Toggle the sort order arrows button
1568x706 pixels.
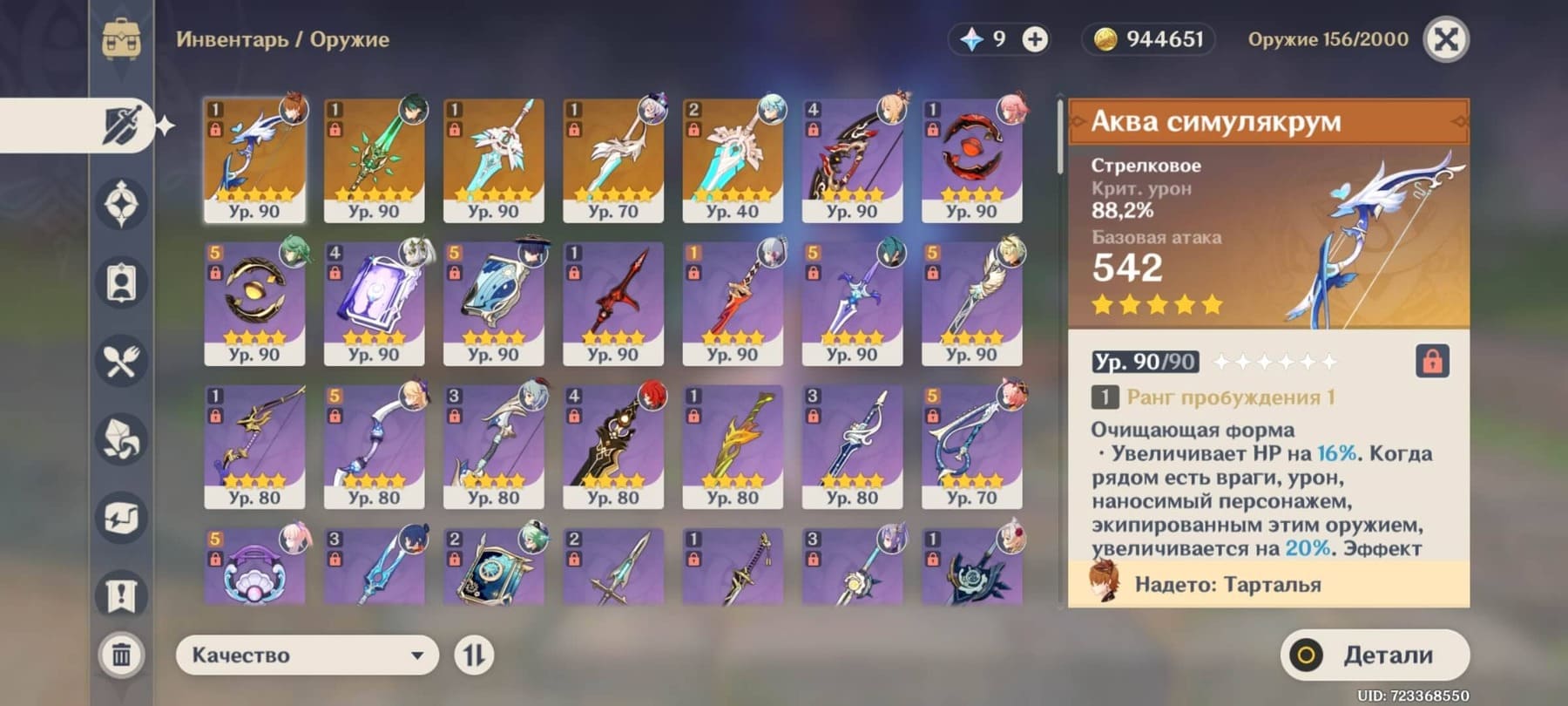473,655
